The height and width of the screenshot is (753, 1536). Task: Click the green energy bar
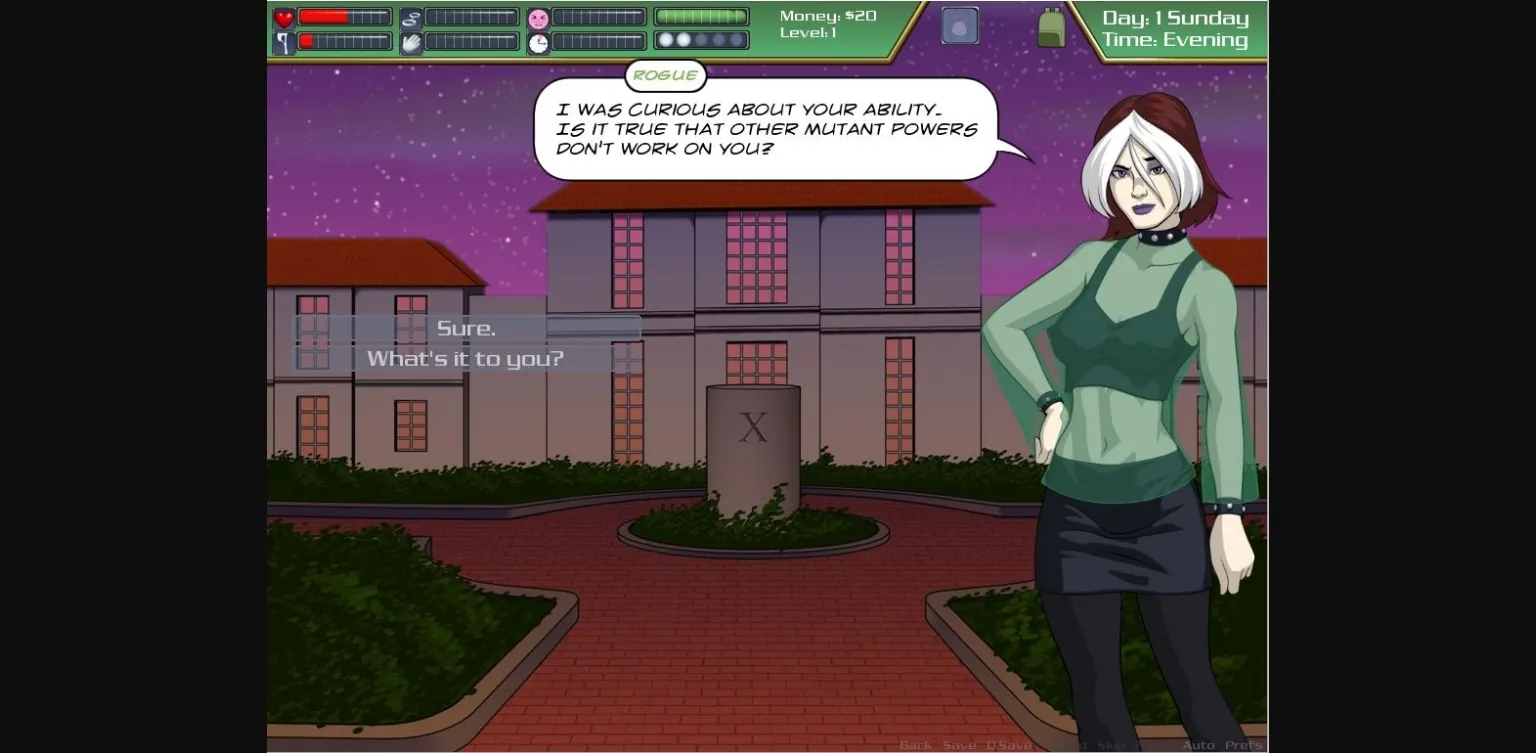[x=700, y=16]
